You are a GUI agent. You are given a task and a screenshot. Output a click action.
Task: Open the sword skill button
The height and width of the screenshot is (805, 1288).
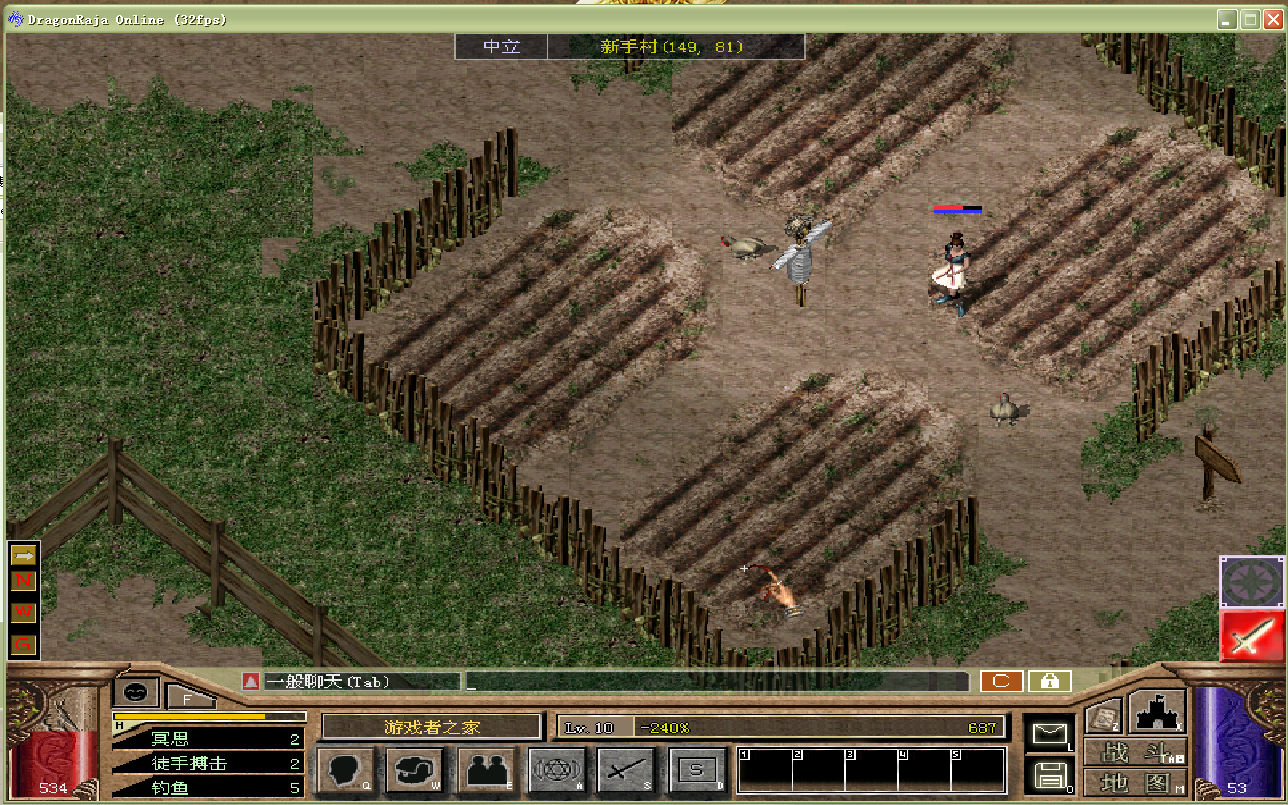tap(627, 770)
